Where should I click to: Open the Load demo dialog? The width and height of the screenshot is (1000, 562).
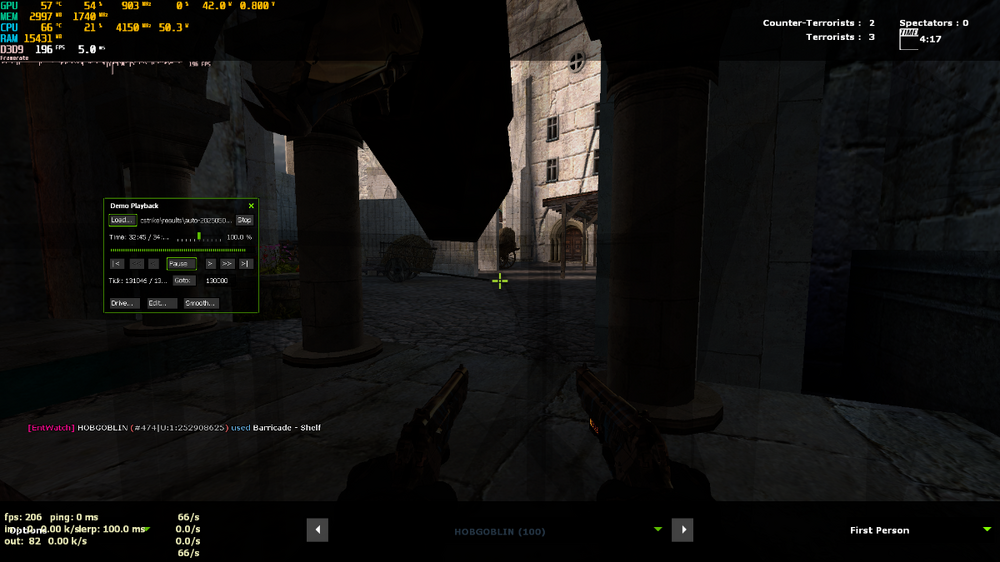tap(121, 220)
